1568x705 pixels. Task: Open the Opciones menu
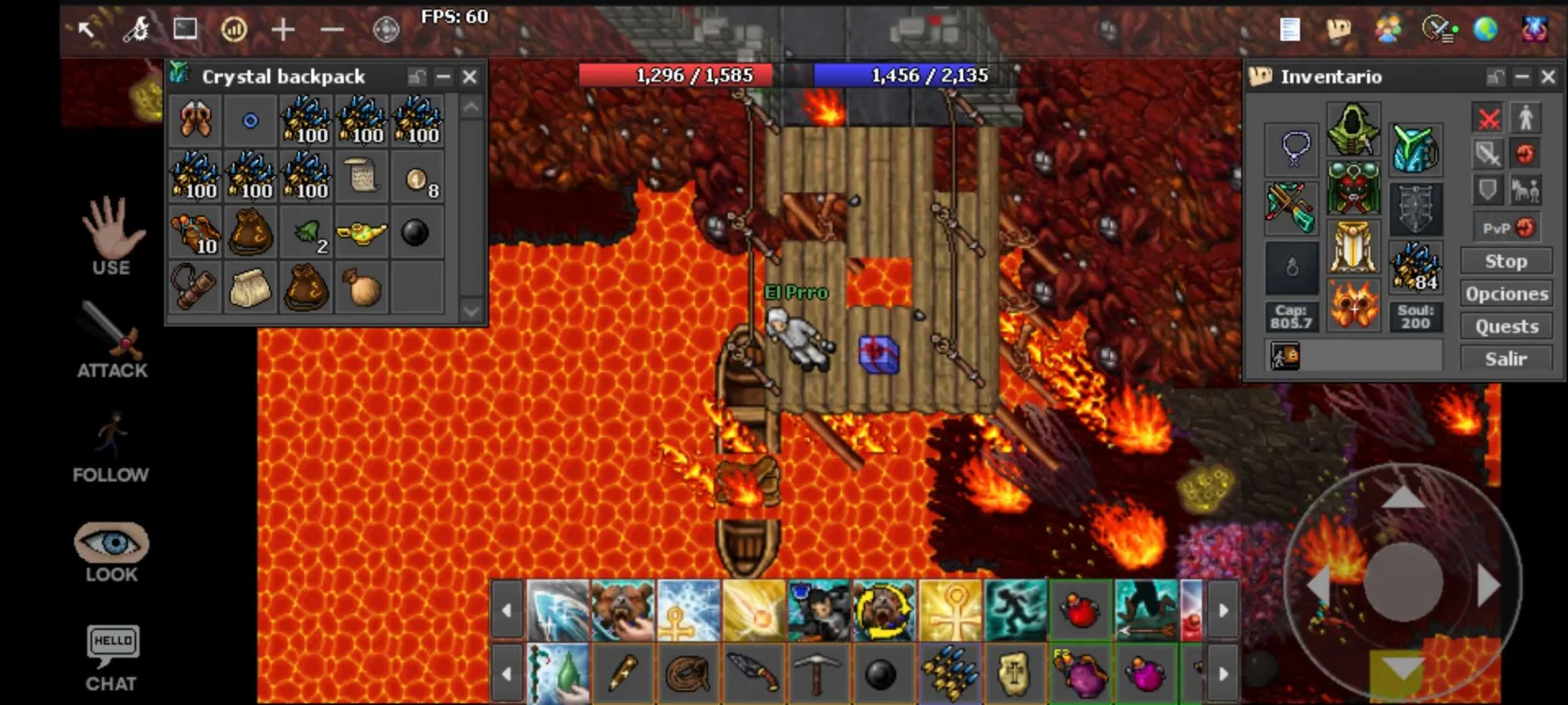(1505, 294)
